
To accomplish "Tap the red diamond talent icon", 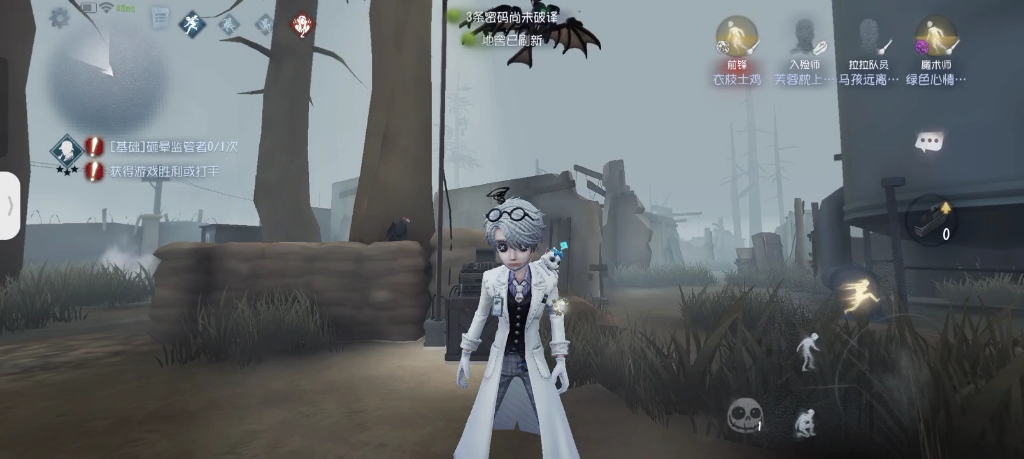I will 301,24.
